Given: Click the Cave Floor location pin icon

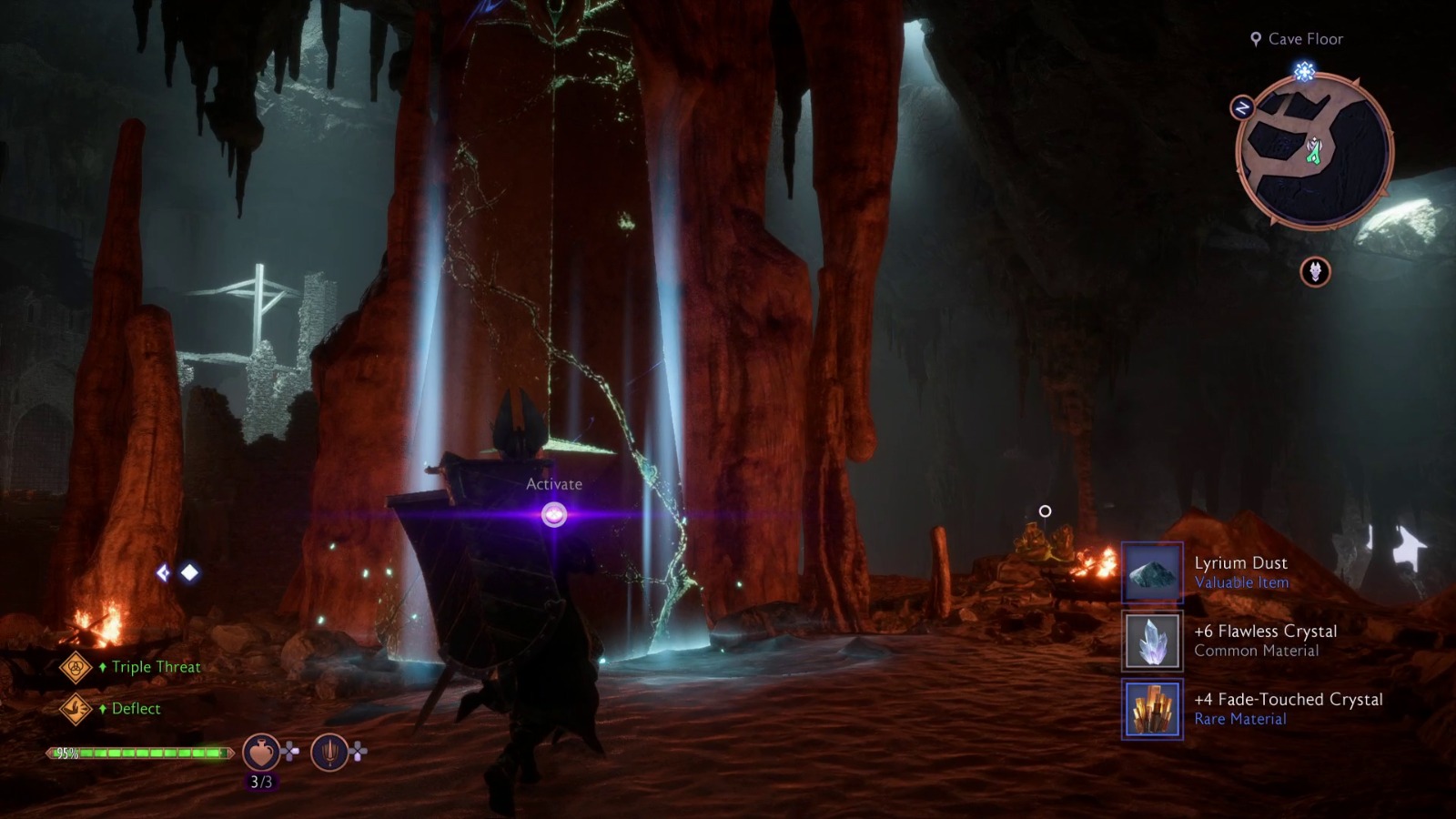Looking at the screenshot, I should [x=1254, y=39].
